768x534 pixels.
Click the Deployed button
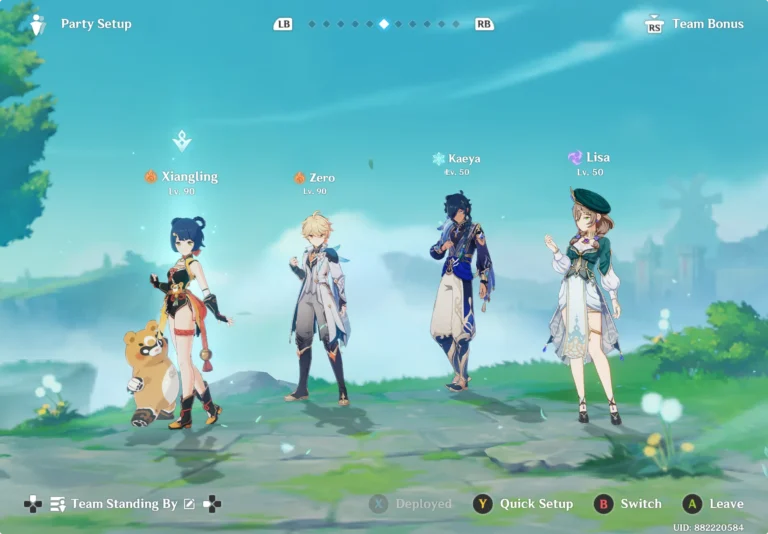point(411,504)
